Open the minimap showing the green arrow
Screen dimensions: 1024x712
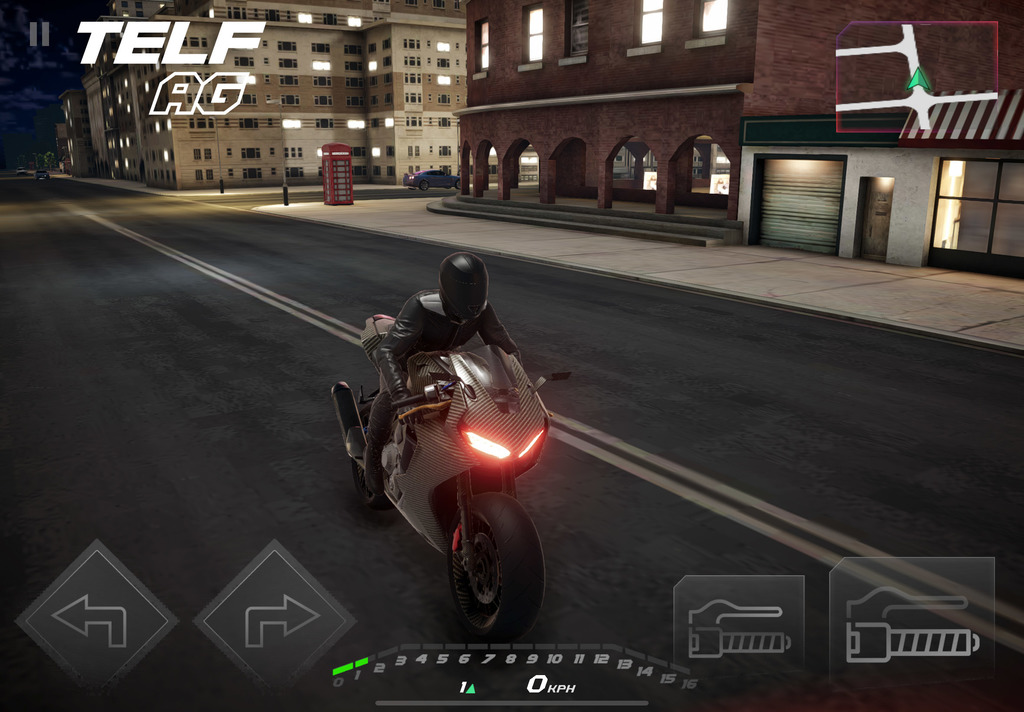point(916,77)
